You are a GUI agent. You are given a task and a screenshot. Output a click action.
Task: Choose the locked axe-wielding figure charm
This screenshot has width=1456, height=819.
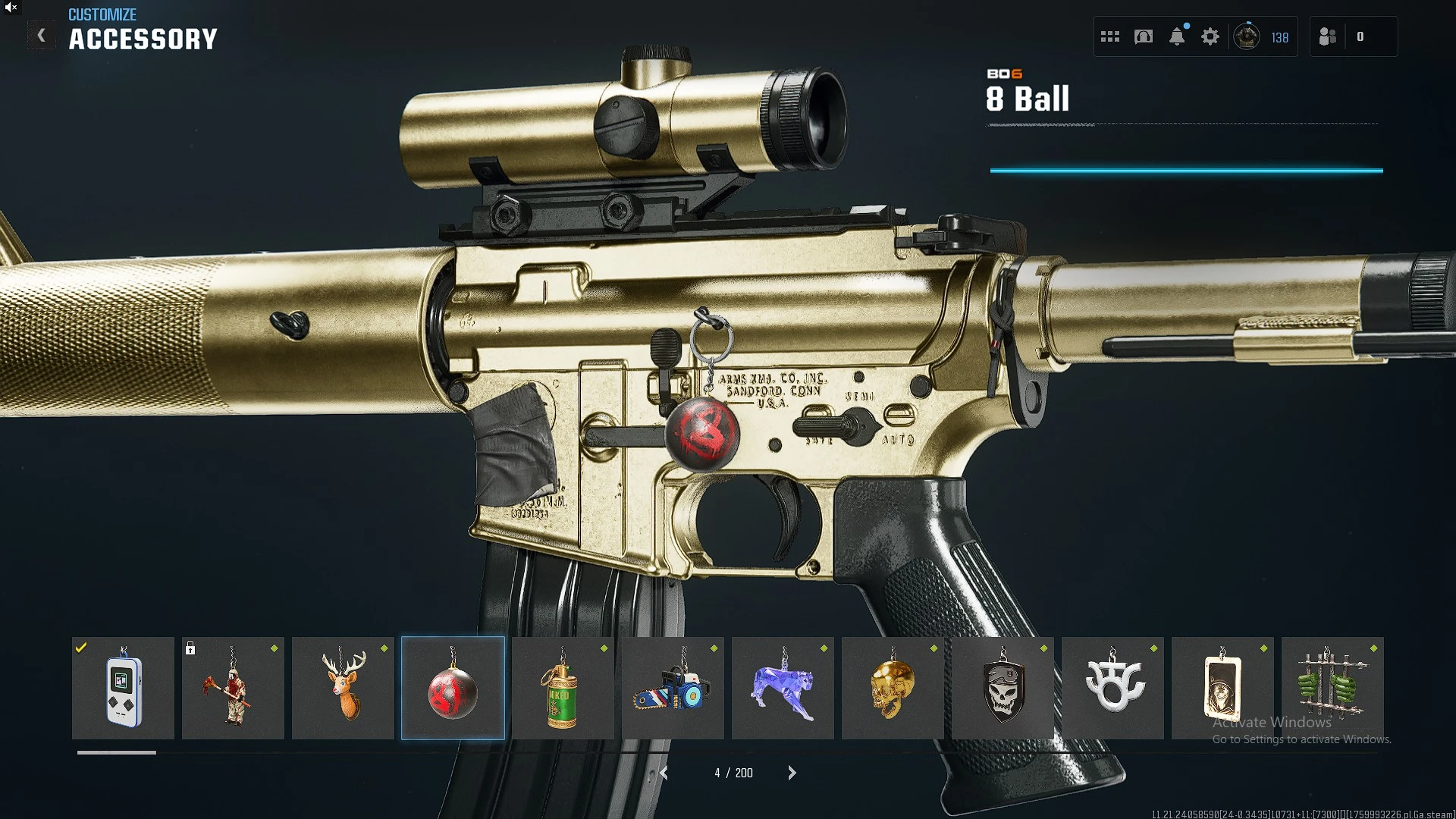click(x=233, y=688)
